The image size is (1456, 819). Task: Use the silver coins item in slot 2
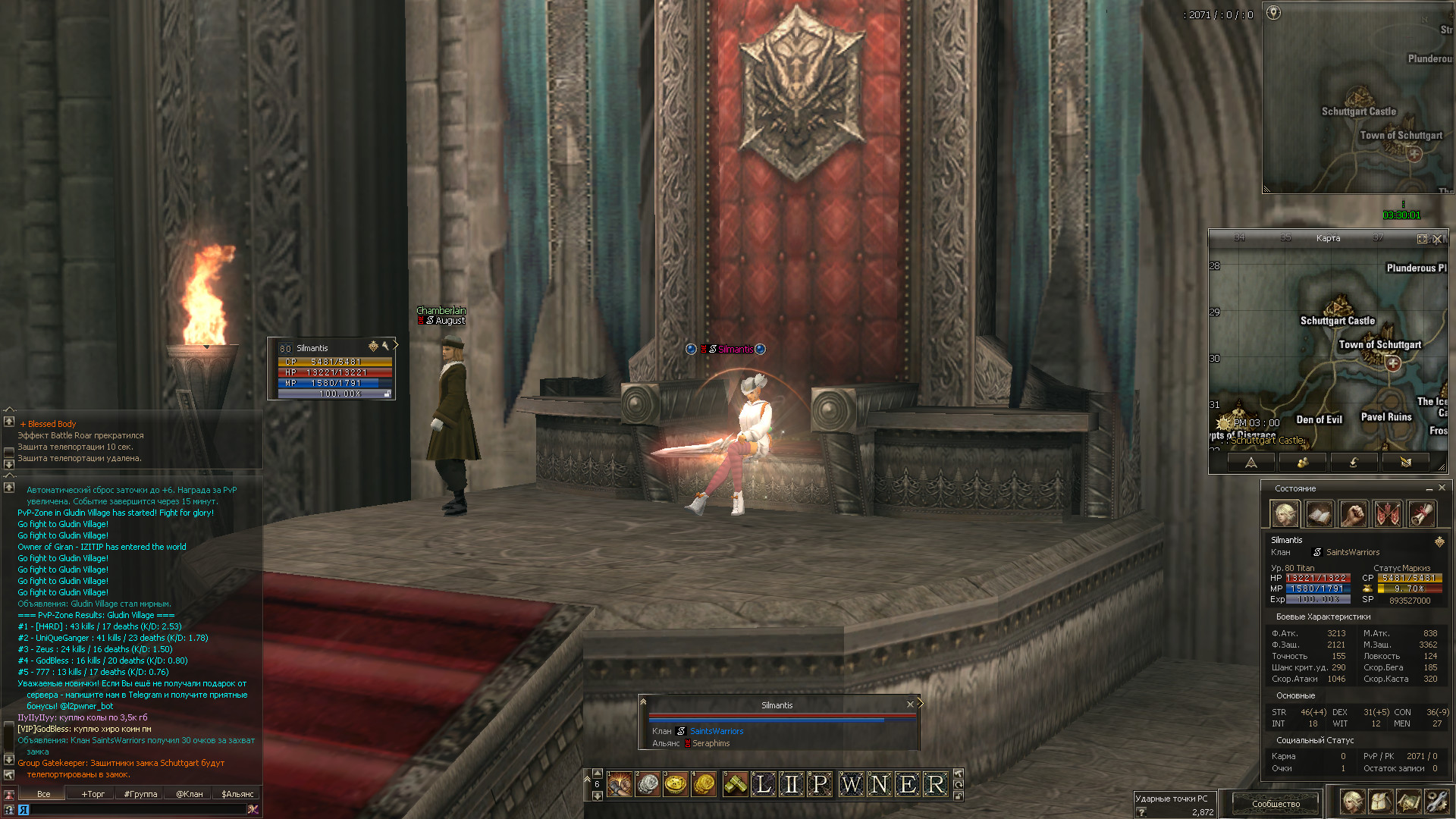[647, 784]
